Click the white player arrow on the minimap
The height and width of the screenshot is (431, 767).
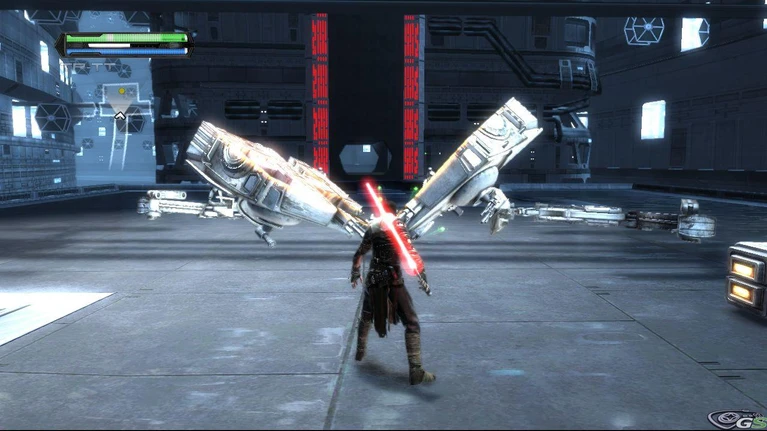(x=120, y=116)
